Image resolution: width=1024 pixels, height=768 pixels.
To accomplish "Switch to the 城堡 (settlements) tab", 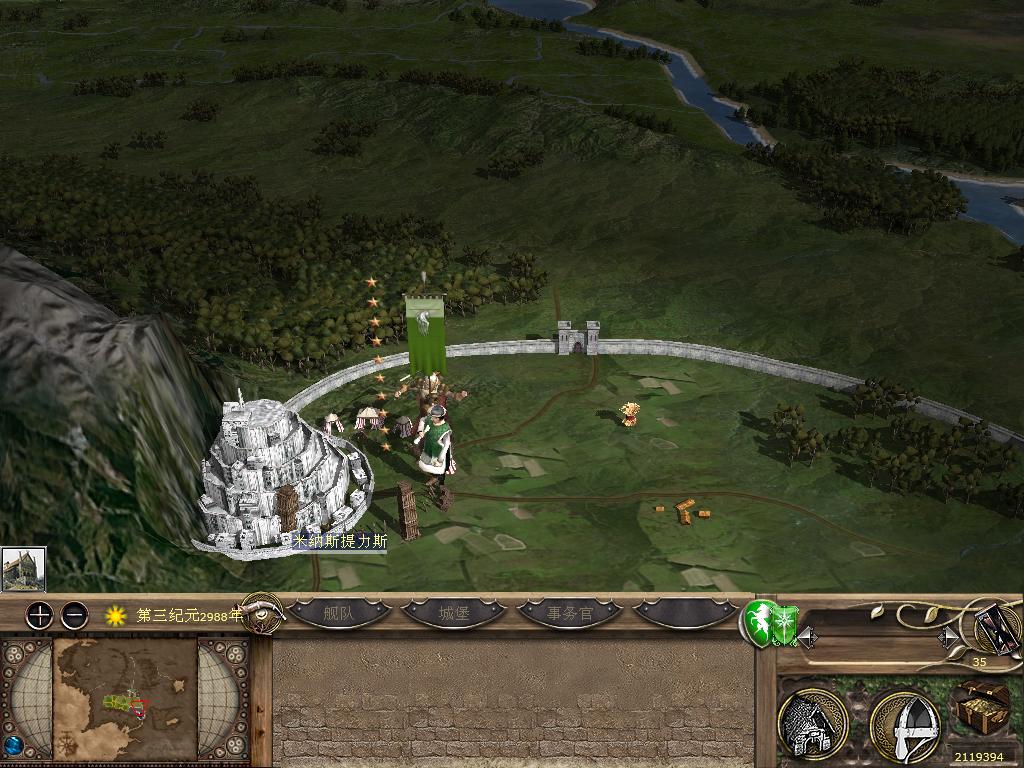I will (453, 614).
